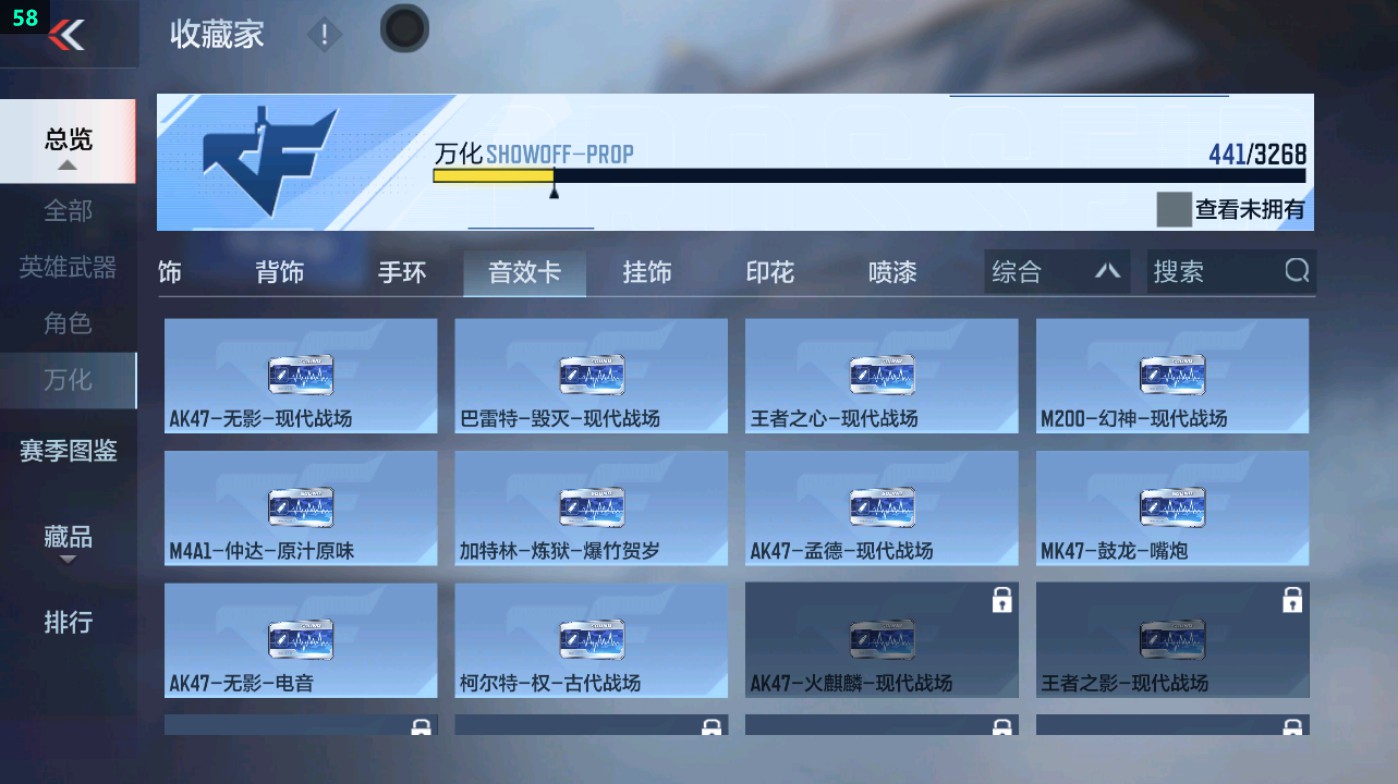Click the sound card icon on MK47-鼓龙-嘴炮
Screen dimensions: 1398x784
click(x=1172, y=507)
